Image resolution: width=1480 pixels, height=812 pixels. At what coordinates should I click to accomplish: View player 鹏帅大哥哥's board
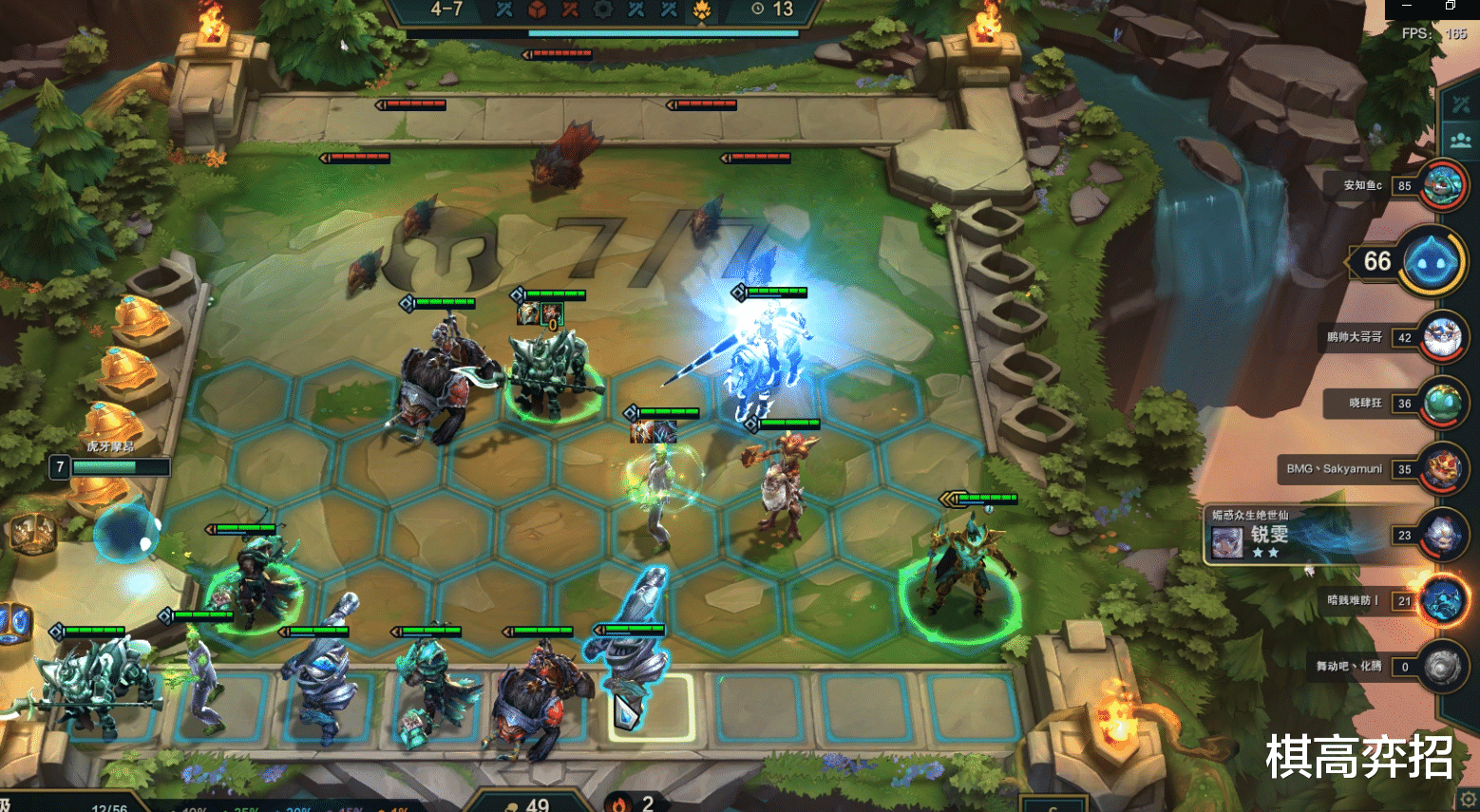click(x=1441, y=337)
